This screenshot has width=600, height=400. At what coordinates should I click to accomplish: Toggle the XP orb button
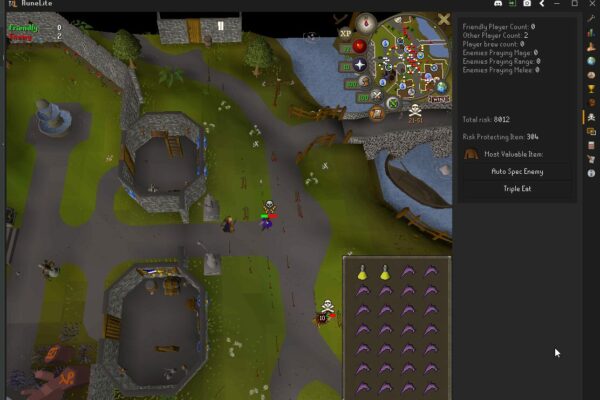(x=346, y=33)
